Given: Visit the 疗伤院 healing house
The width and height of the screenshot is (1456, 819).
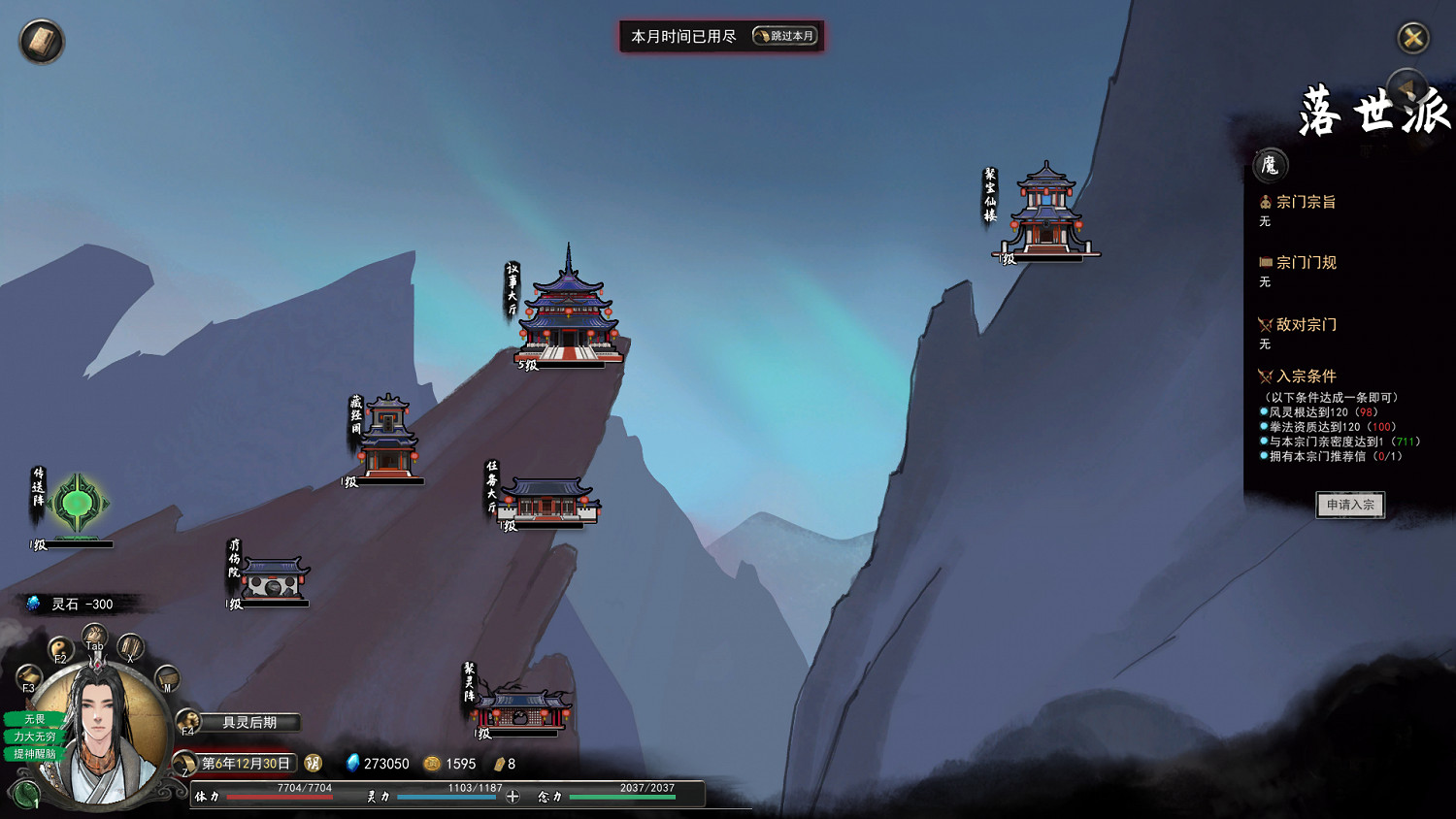Looking at the screenshot, I should point(275,578).
